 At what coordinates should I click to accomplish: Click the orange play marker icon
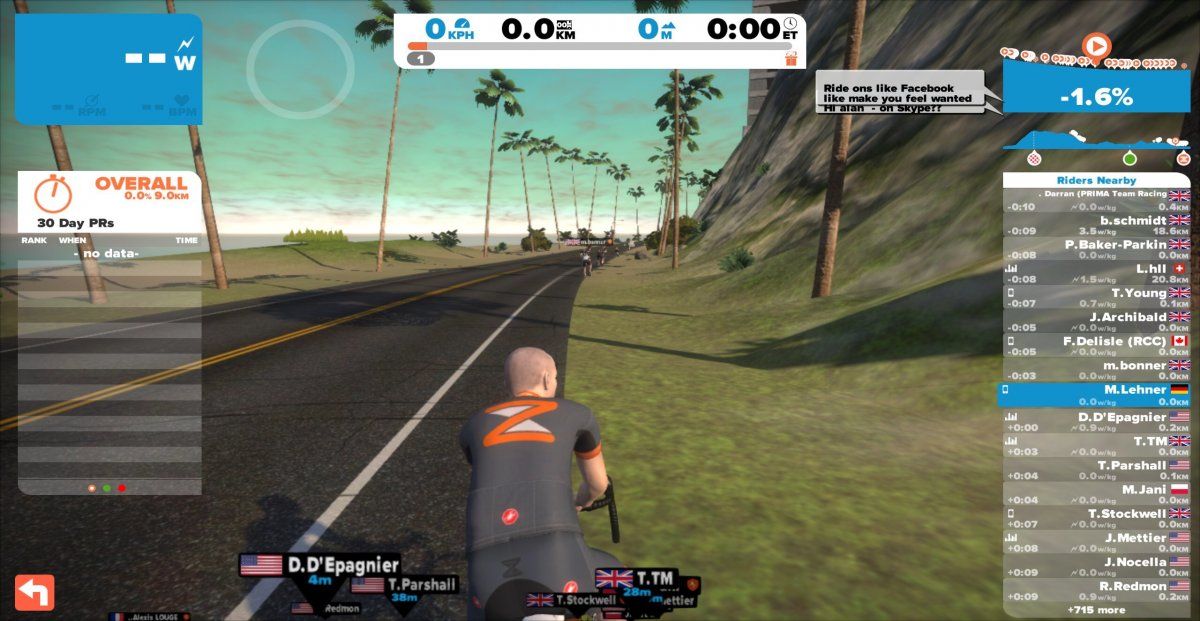pyautogui.click(x=1097, y=45)
